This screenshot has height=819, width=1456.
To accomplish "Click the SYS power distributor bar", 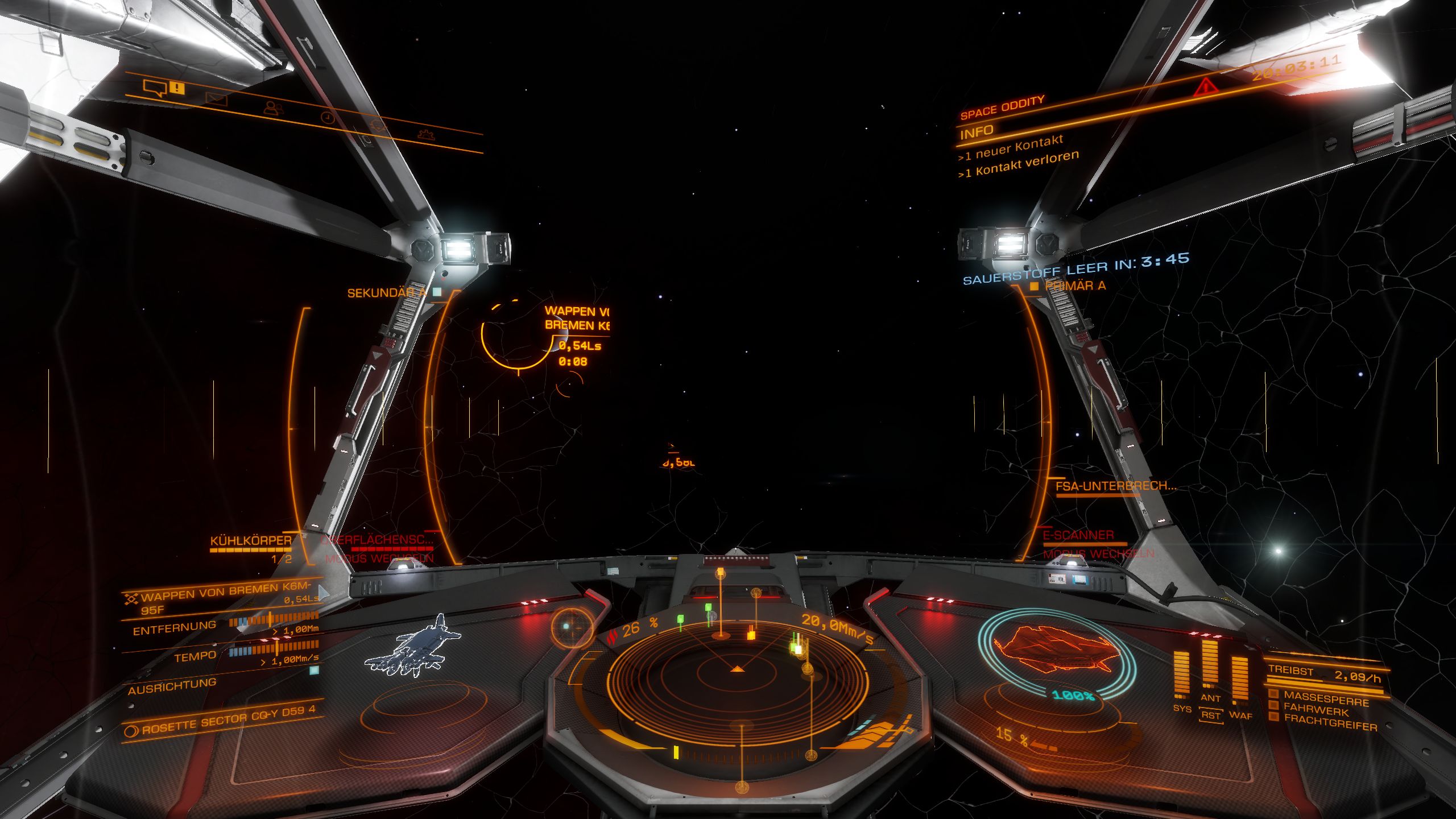I will tap(1181, 674).
